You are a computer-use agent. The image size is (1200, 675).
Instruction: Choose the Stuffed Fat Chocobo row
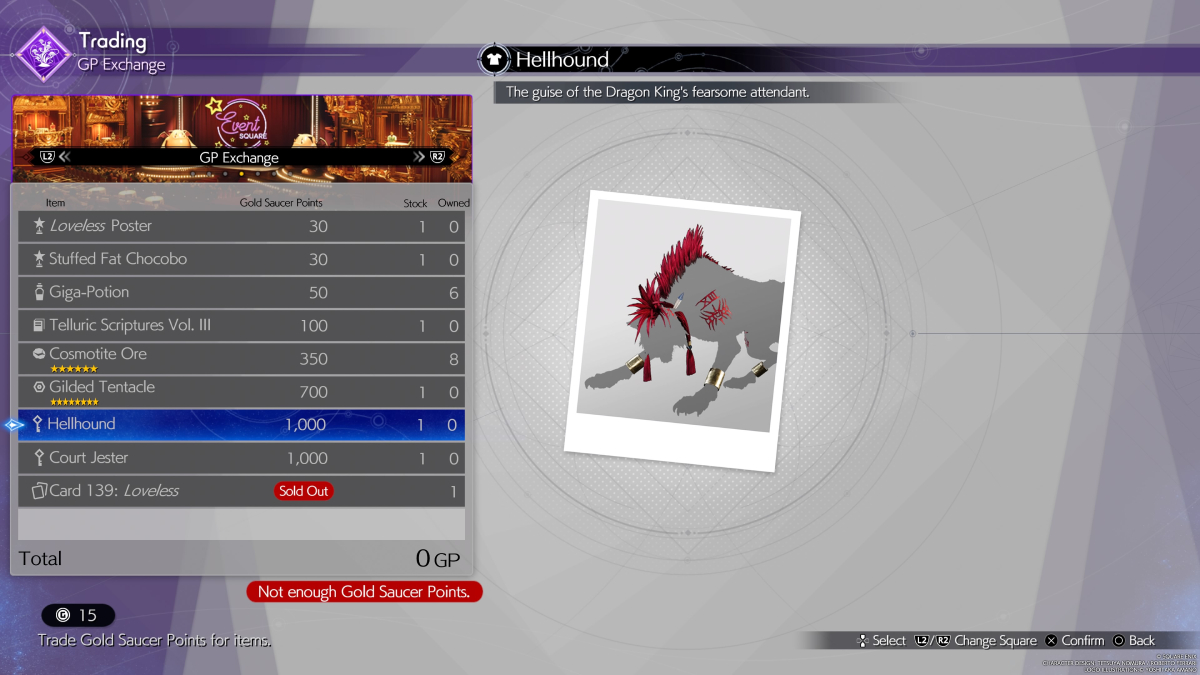pyautogui.click(x=241, y=260)
